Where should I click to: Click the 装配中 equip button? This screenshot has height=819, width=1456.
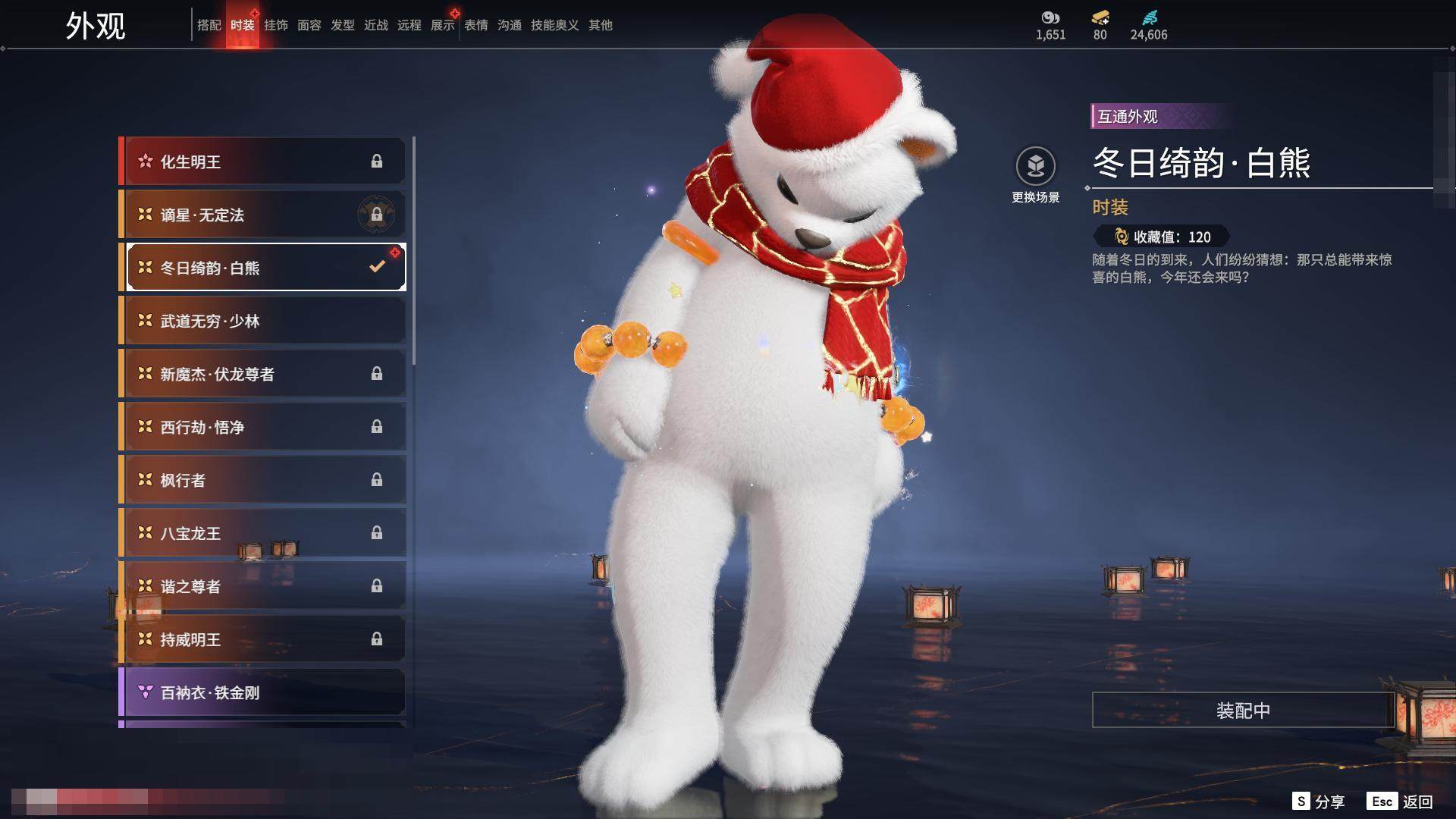pos(1242,711)
